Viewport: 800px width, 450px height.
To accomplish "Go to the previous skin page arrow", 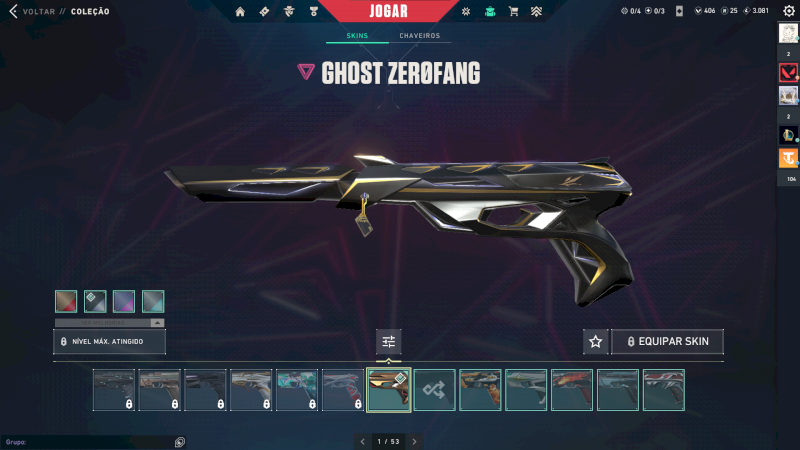I will point(362,441).
